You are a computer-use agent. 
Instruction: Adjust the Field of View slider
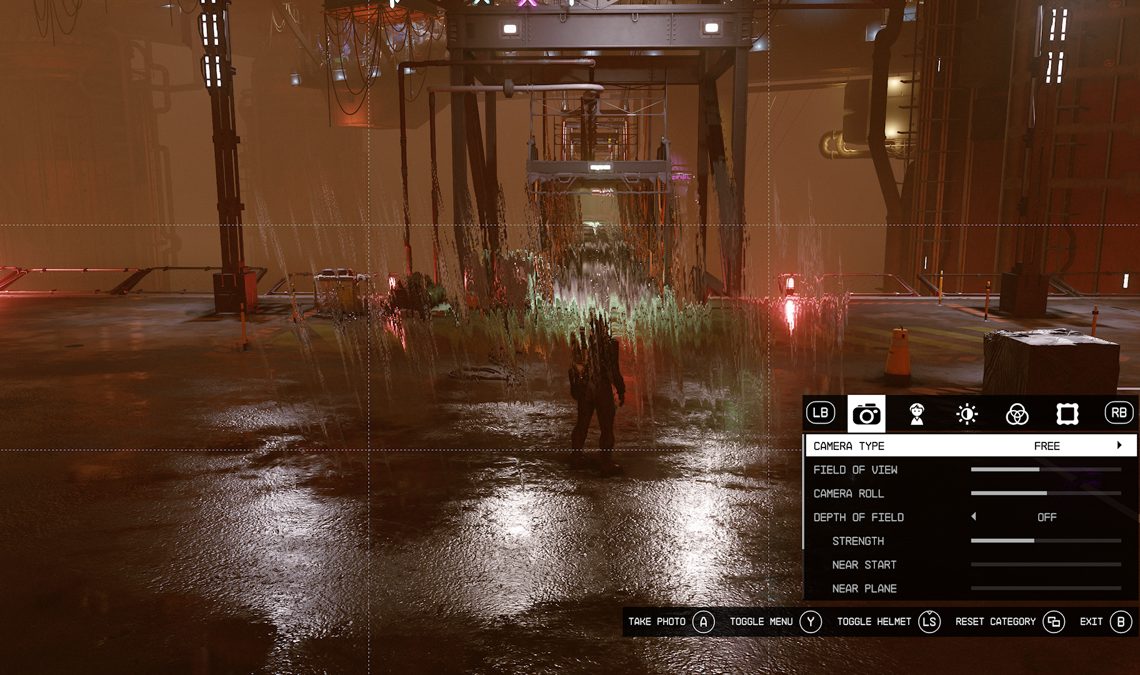[1045, 470]
